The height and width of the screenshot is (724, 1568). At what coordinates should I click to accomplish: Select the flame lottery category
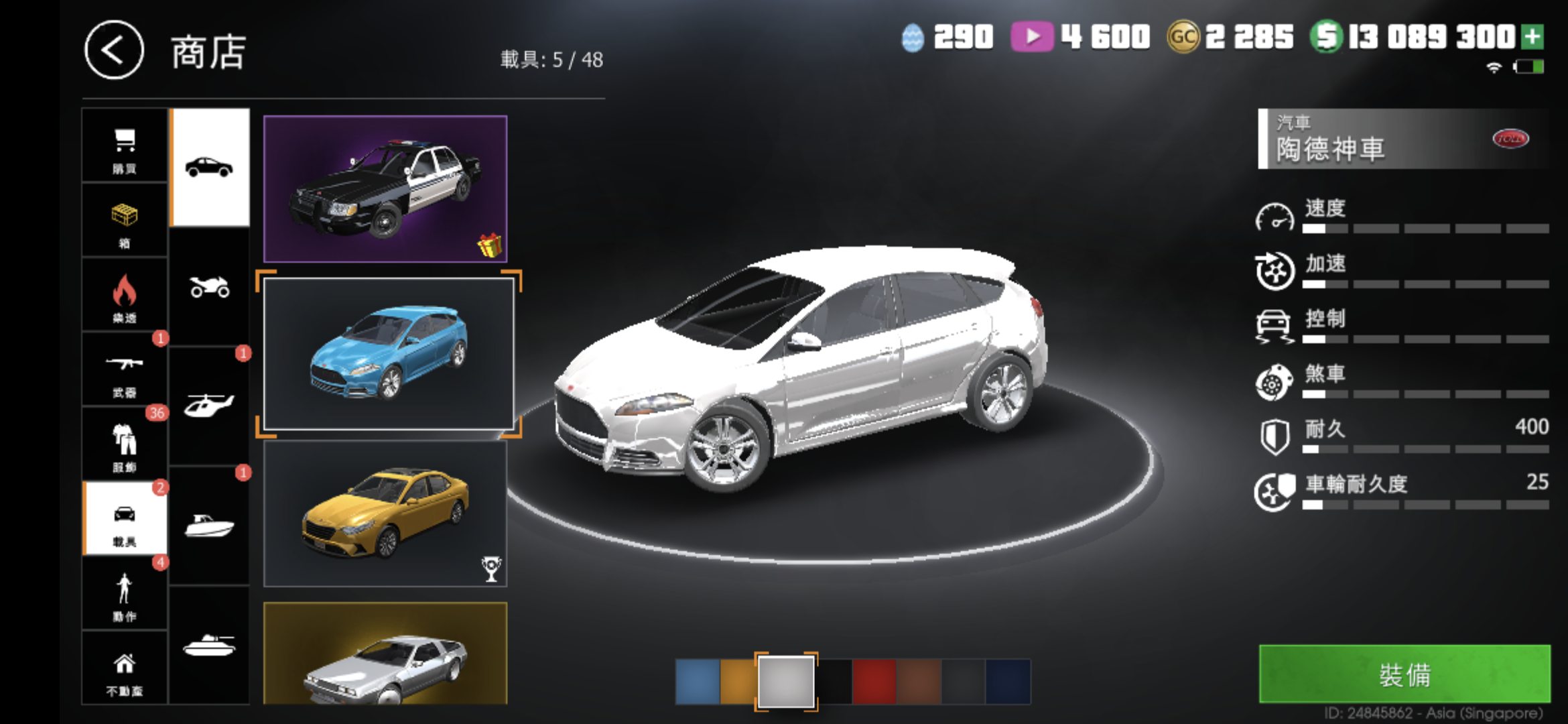click(125, 296)
